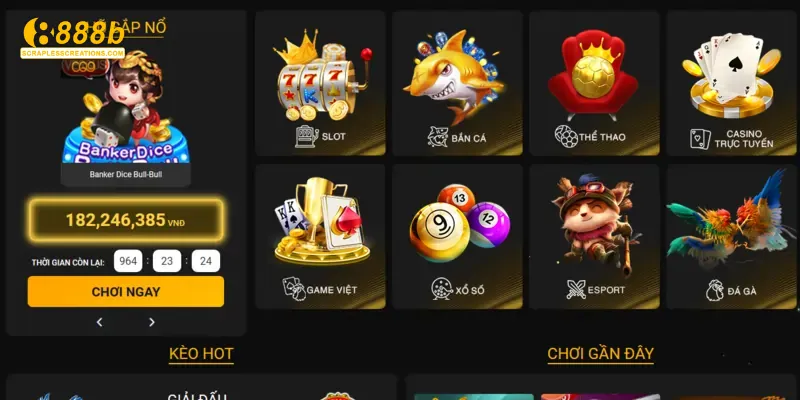Show the previous jackpot game arrow
This screenshot has height=400, width=800.
click(x=100, y=322)
